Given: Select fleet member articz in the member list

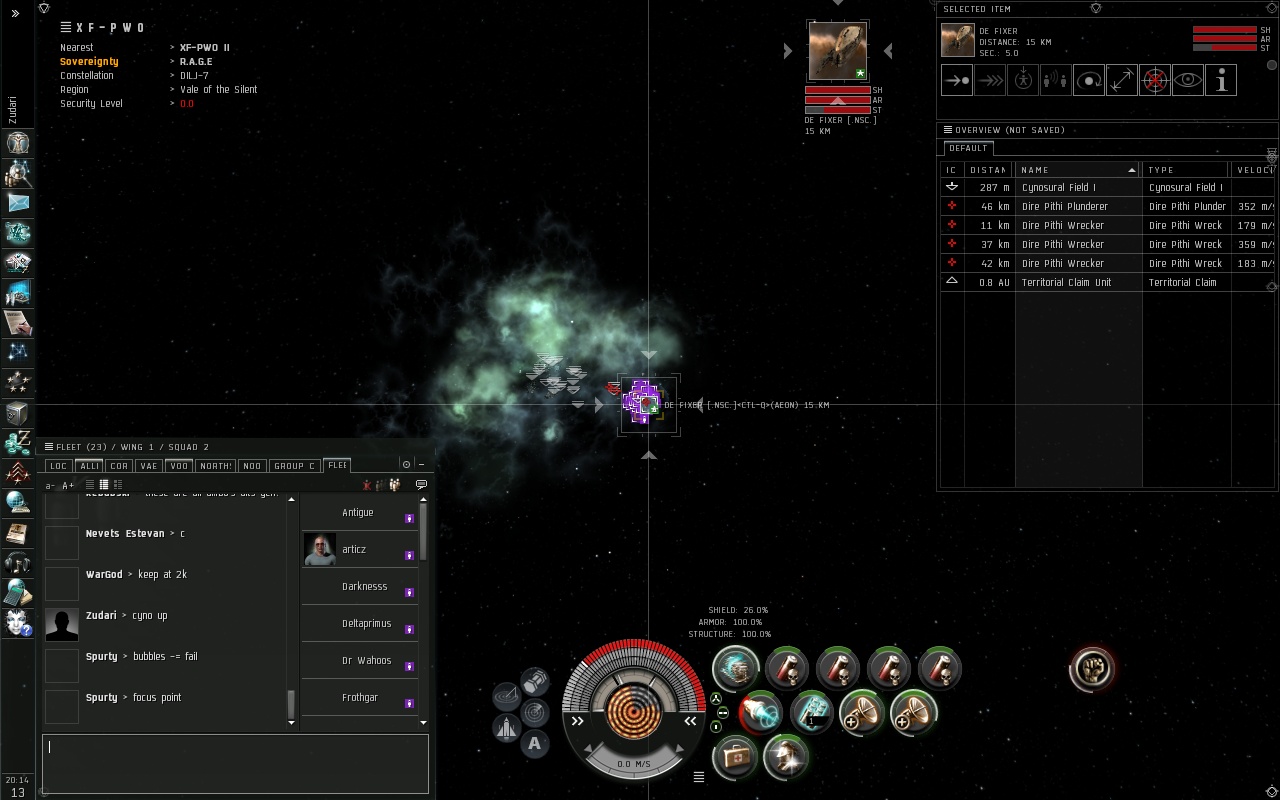Looking at the screenshot, I should [x=354, y=549].
